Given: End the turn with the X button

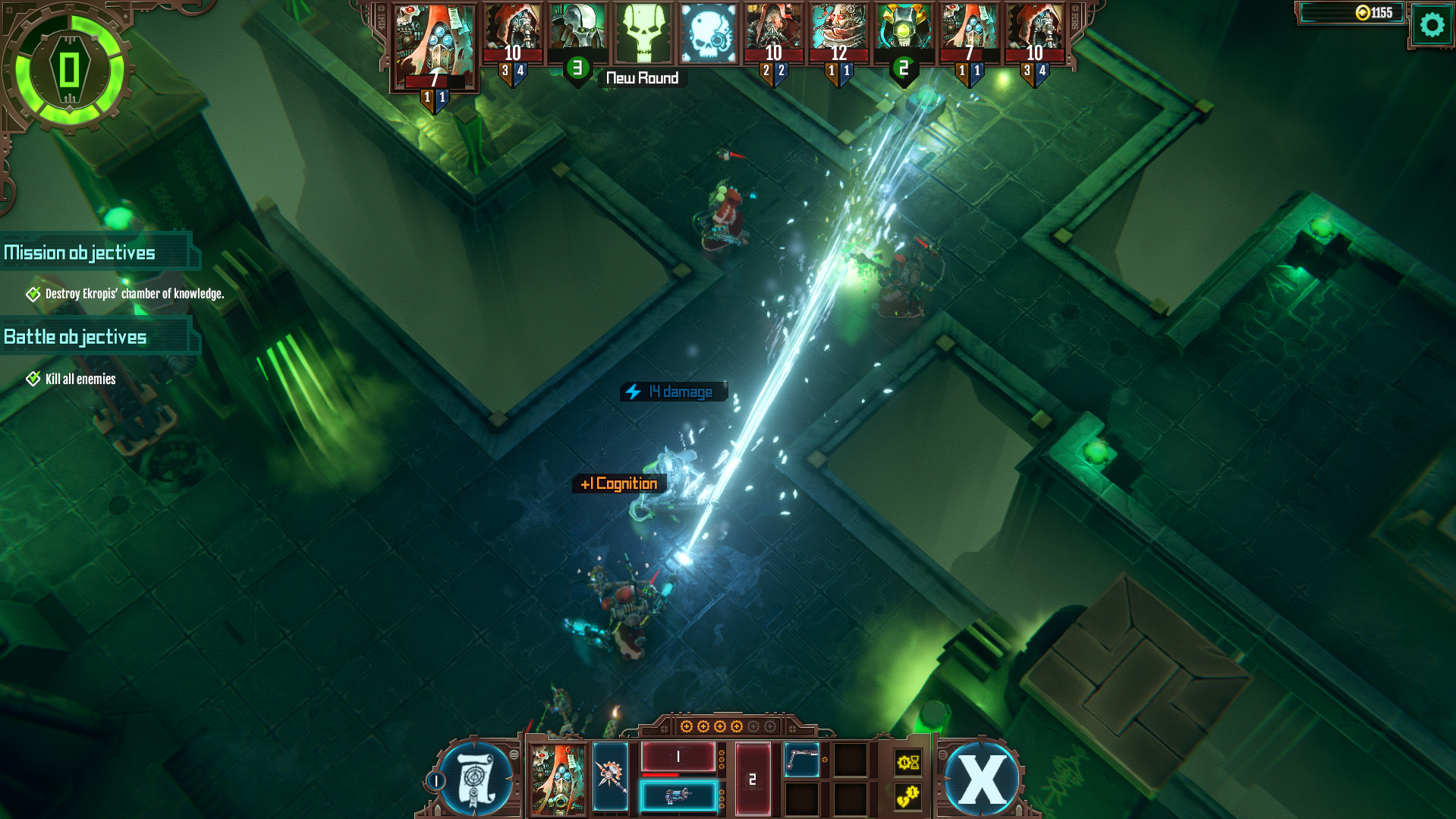Looking at the screenshot, I should (x=981, y=777).
